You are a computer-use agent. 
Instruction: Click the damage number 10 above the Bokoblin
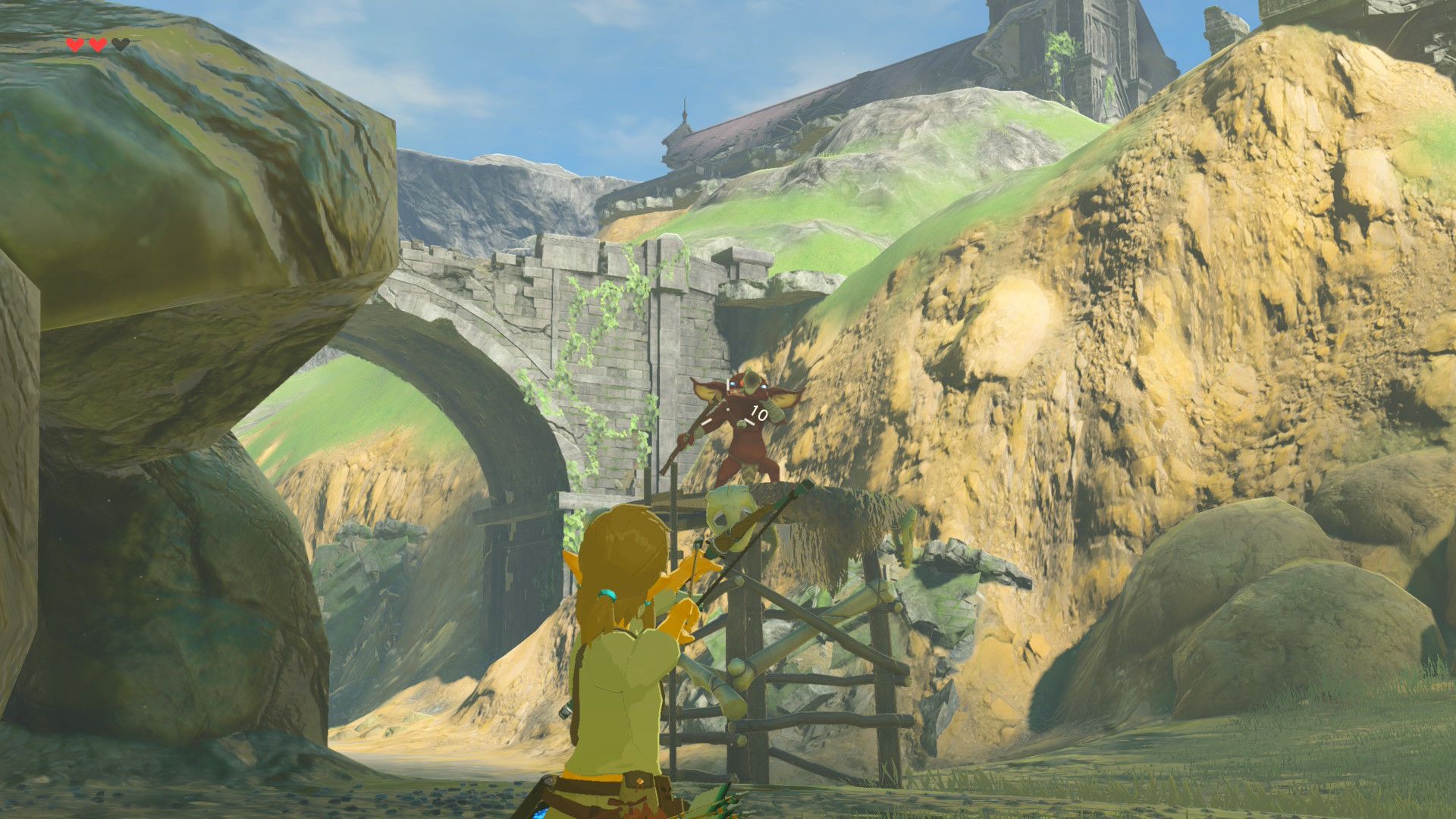(x=758, y=413)
